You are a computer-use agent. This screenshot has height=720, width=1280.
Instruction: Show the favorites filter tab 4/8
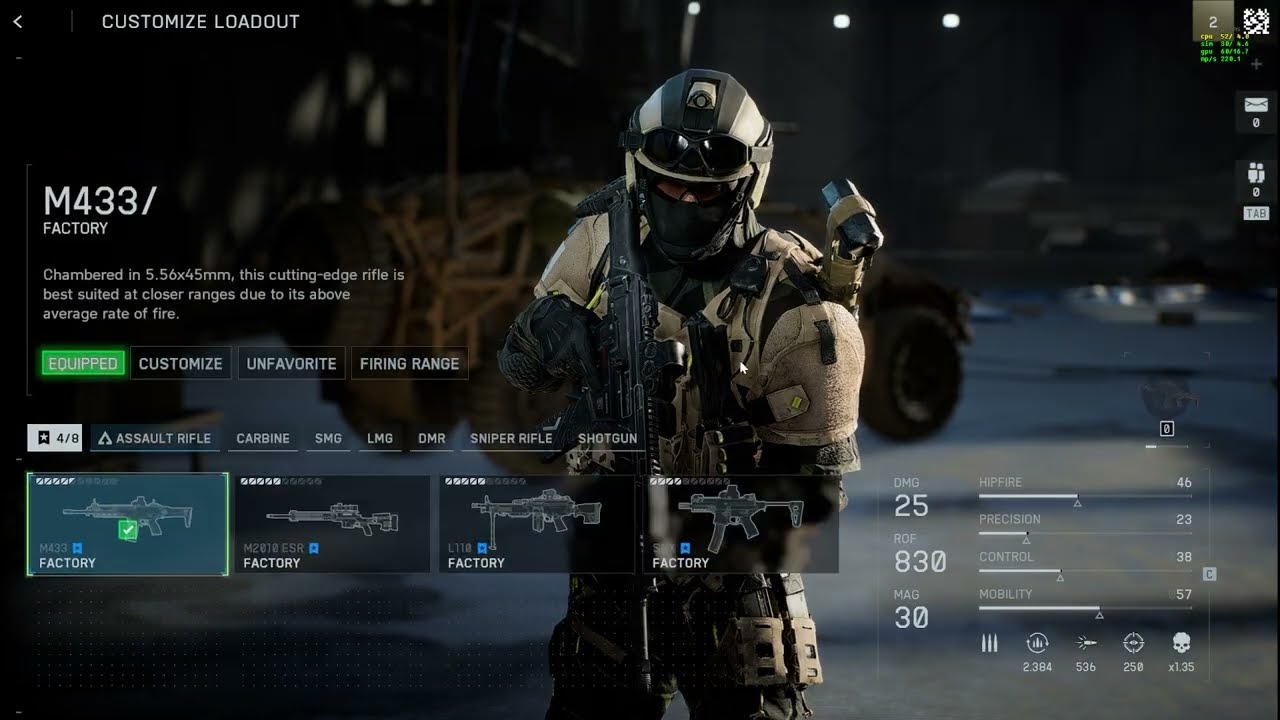tap(55, 438)
